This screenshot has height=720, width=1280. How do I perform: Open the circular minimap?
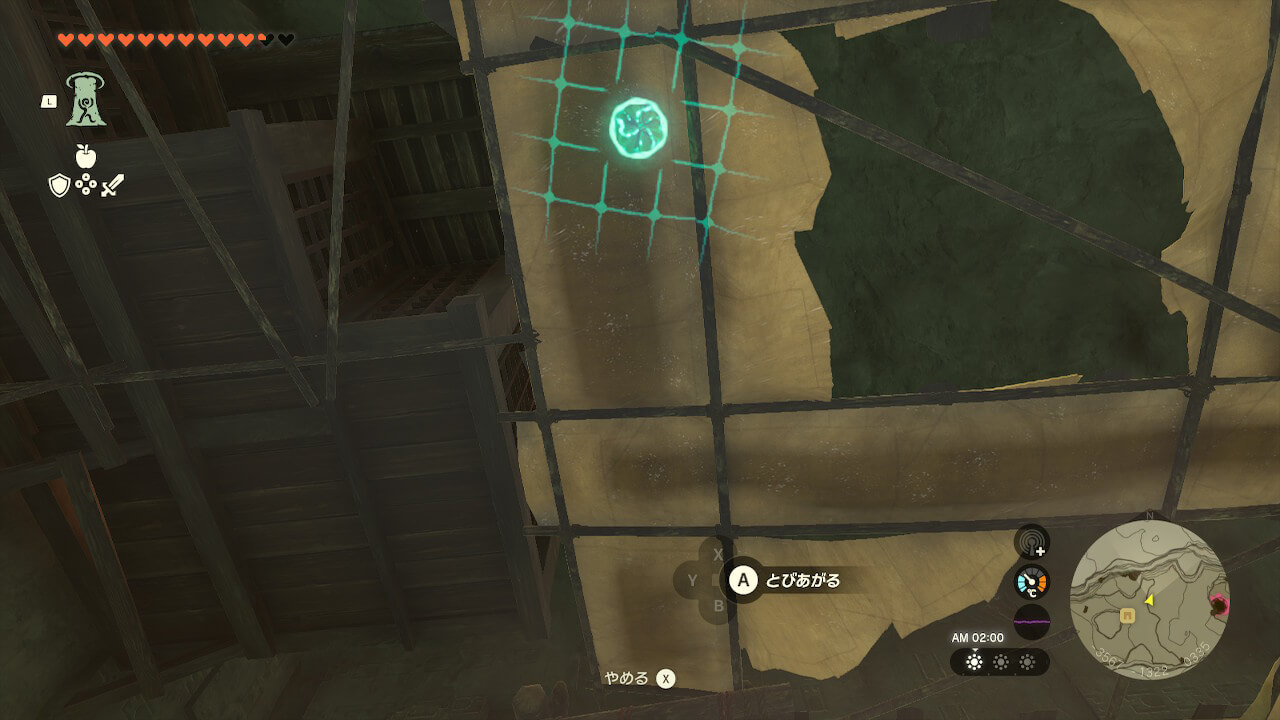[1149, 600]
